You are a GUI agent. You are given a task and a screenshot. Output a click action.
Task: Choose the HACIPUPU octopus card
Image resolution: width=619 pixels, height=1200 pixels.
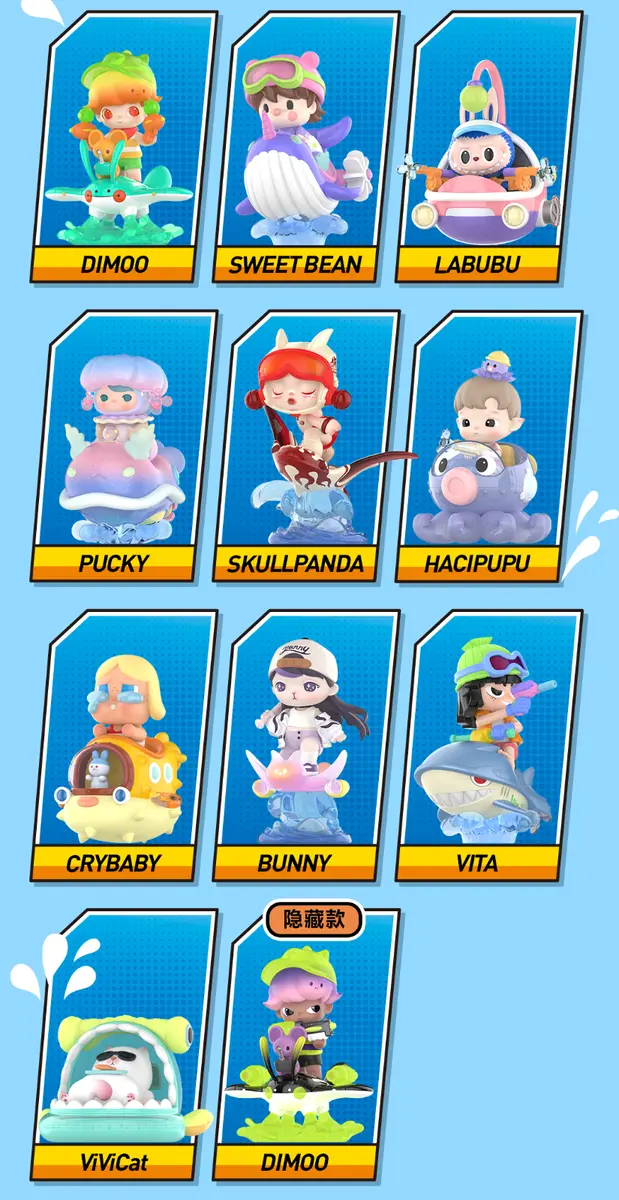point(490,445)
